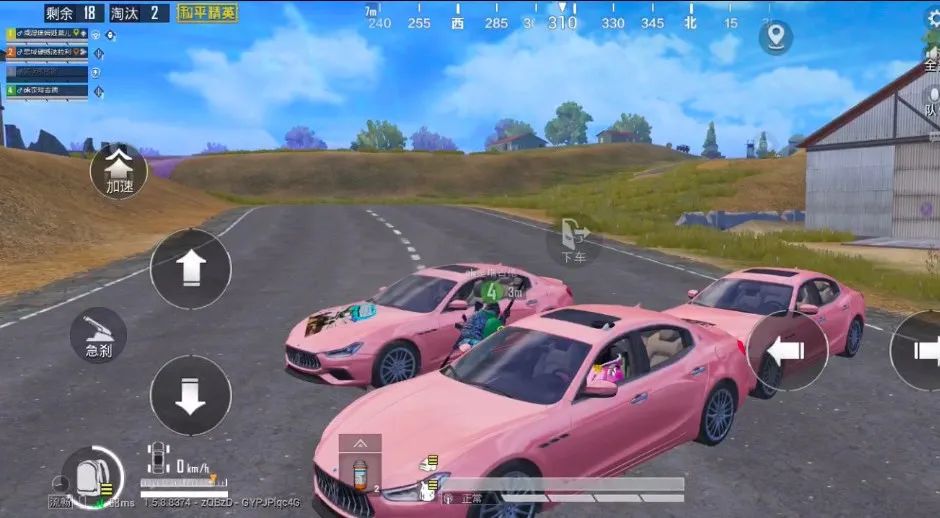
Task: Tap the down arrow reverse button
Action: (x=190, y=394)
